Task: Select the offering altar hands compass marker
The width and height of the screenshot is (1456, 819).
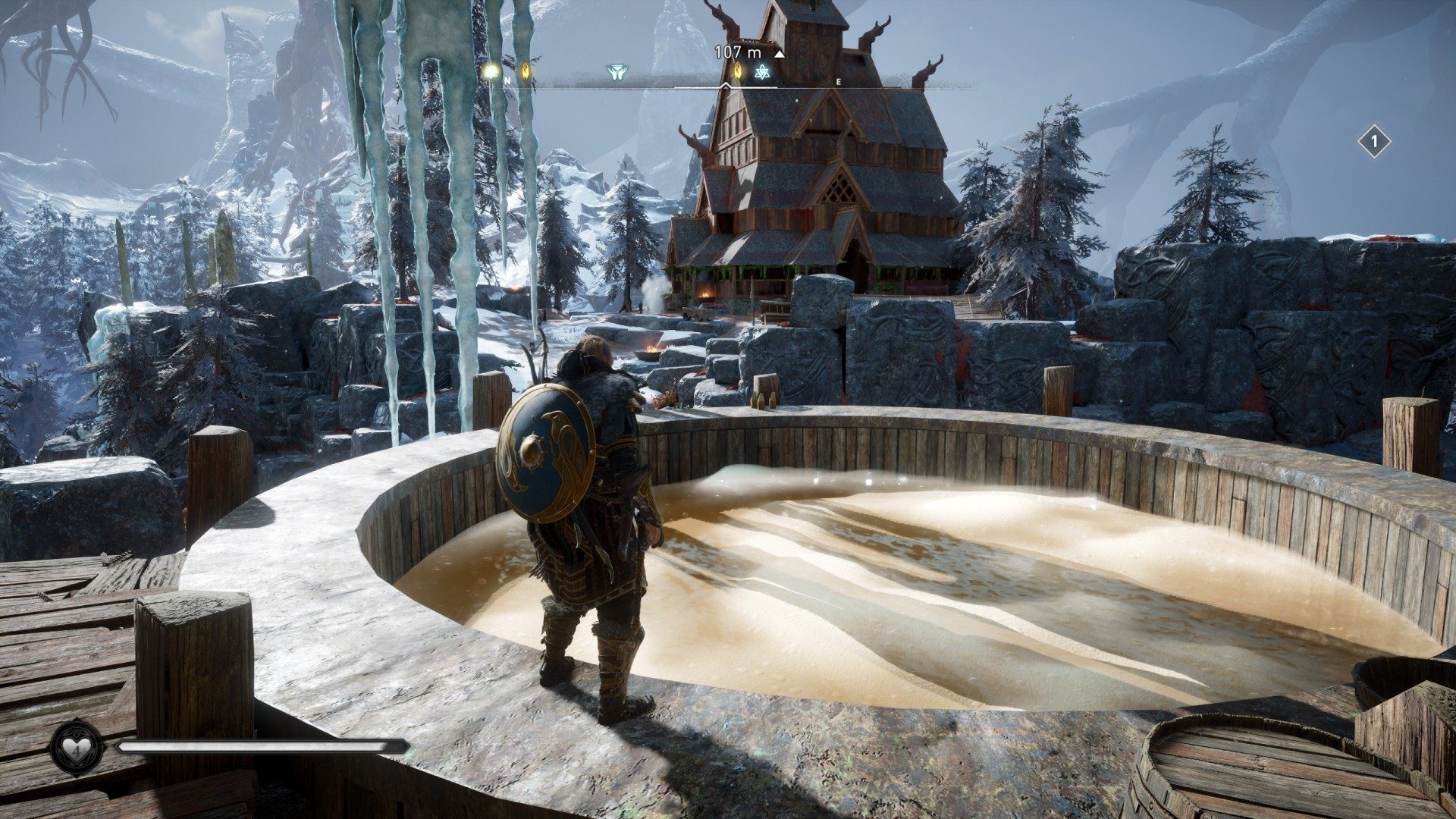Action: [614, 73]
